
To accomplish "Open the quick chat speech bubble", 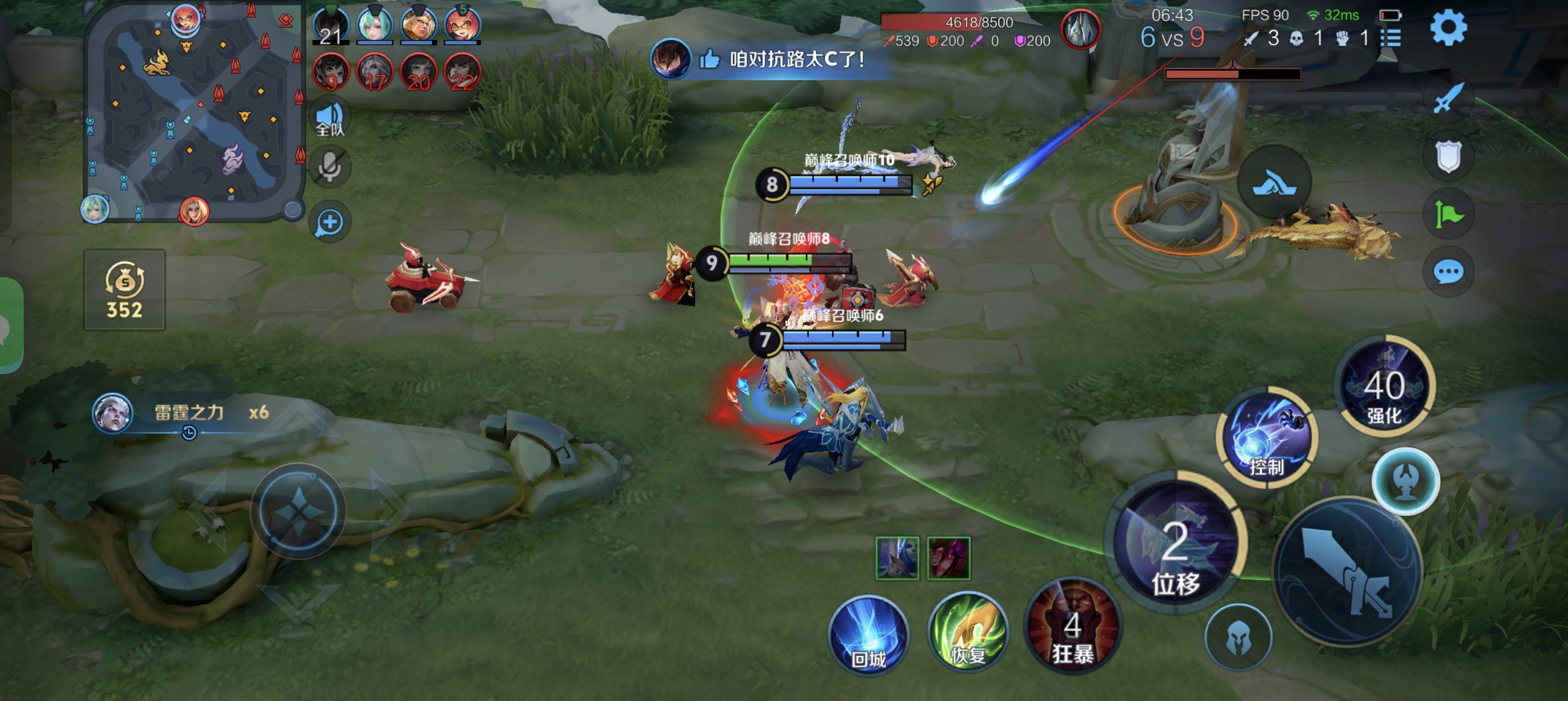I will coord(1448,271).
